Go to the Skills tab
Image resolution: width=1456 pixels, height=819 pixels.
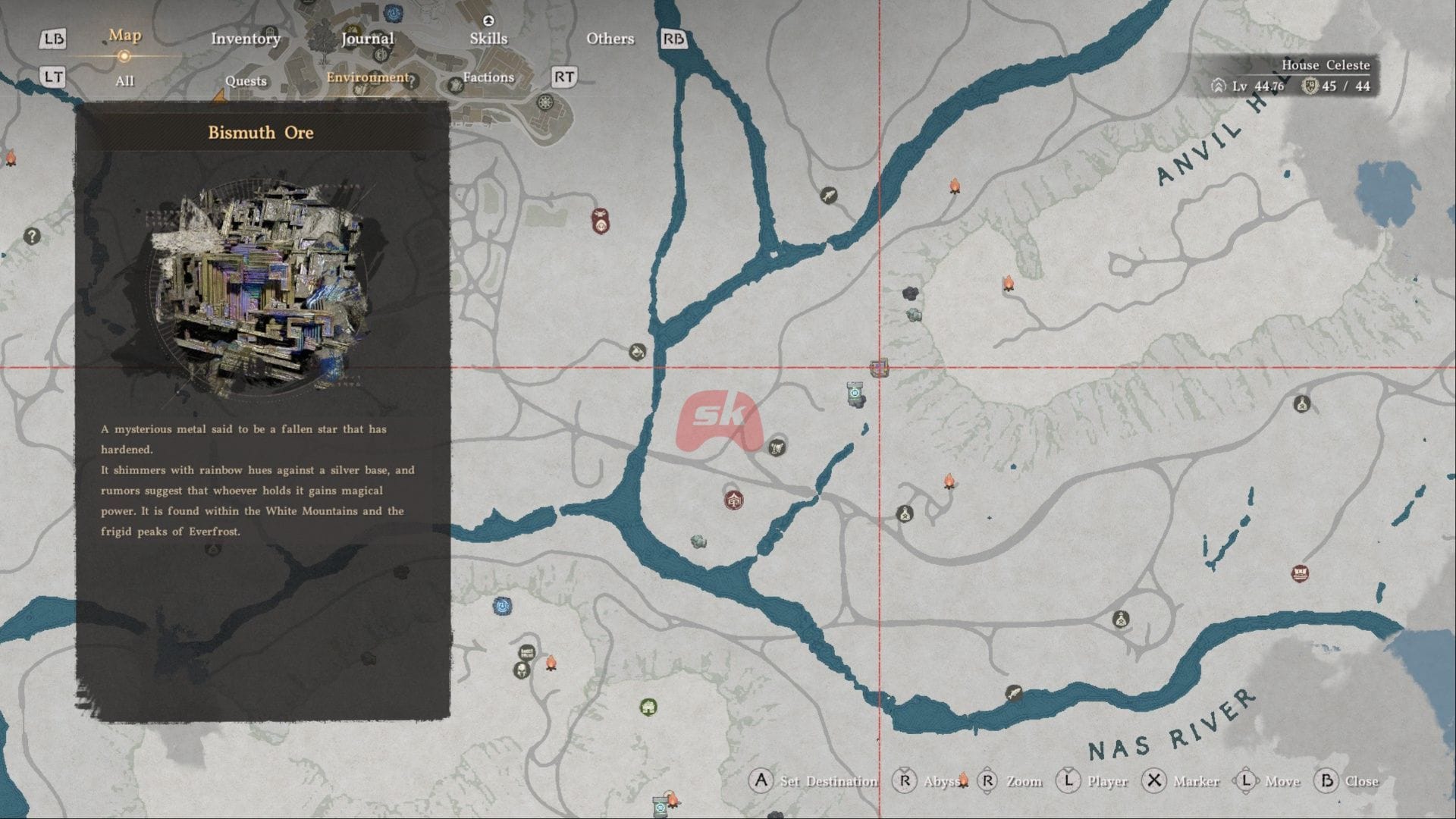coord(488,39)
